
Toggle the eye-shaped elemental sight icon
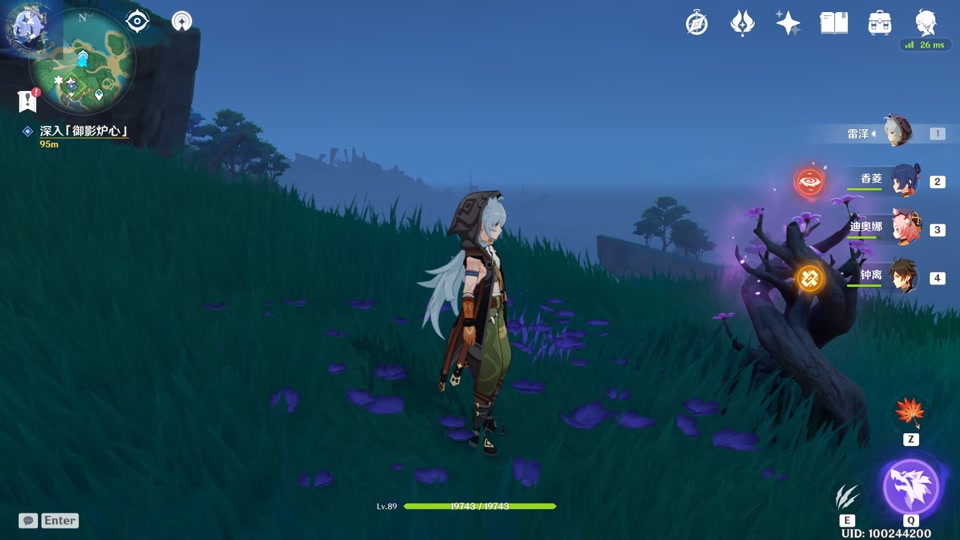137,21
